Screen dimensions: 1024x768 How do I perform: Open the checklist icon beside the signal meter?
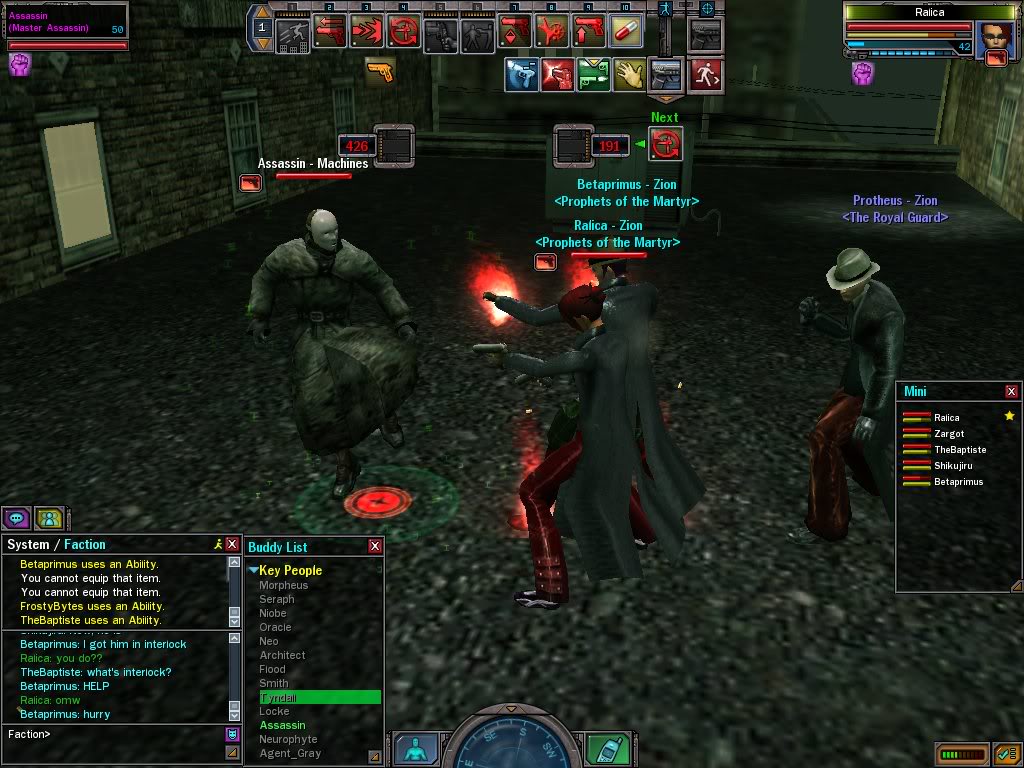[1007, 752]
